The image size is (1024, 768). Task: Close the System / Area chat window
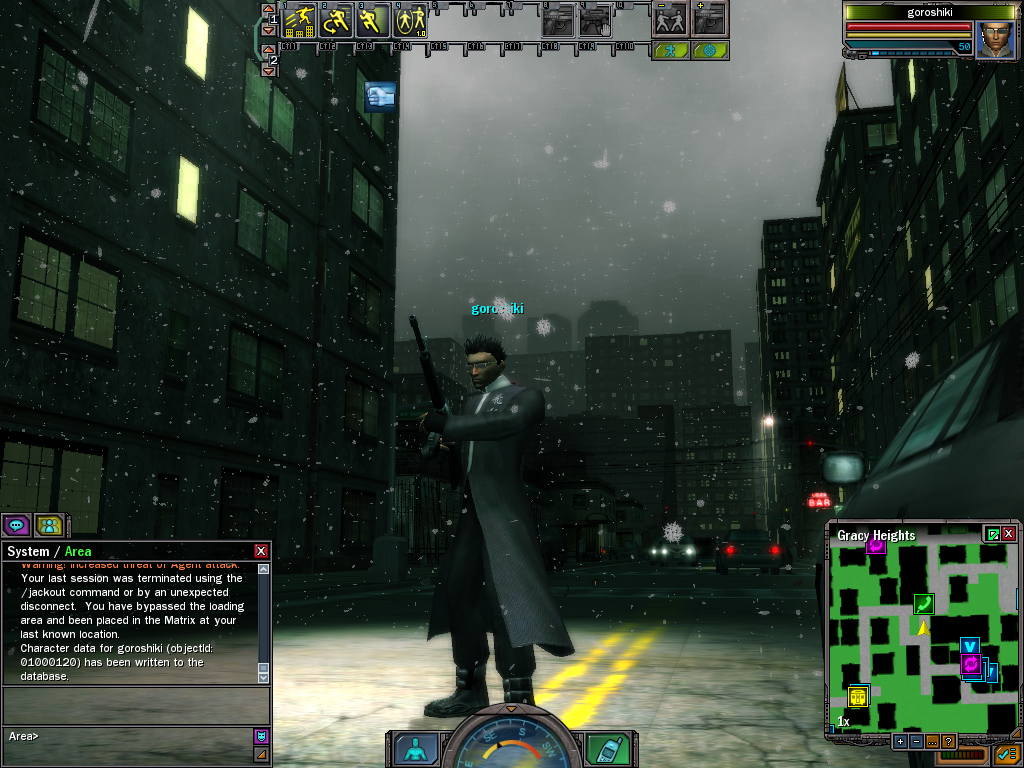click(261, 551)
